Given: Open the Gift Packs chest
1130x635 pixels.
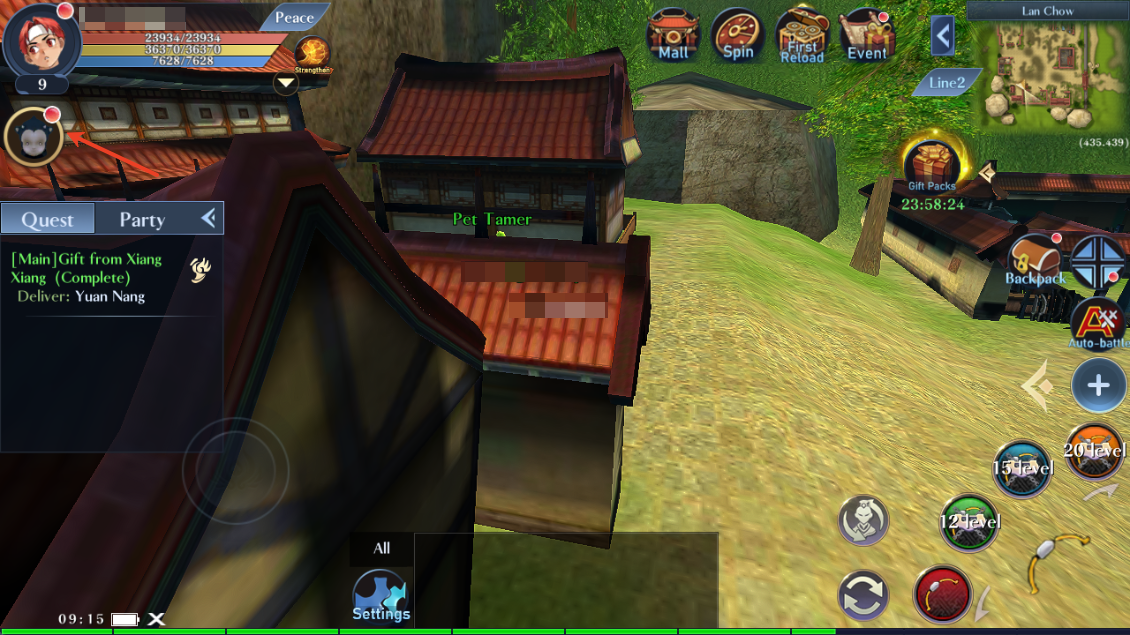Looking at the screenshot, I should (932, 165).
